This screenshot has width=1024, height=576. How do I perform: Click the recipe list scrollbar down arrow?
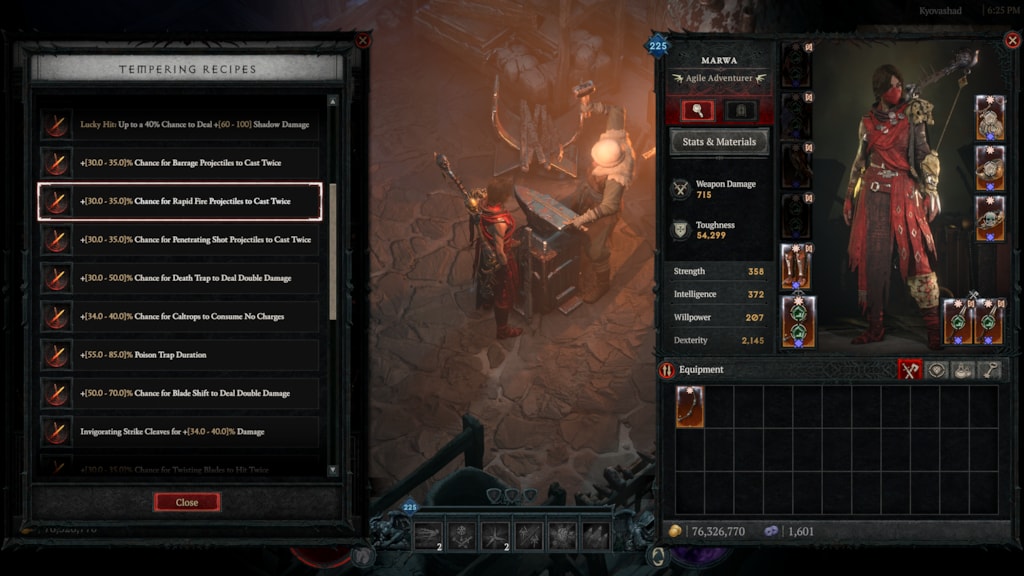coord(333,468)
